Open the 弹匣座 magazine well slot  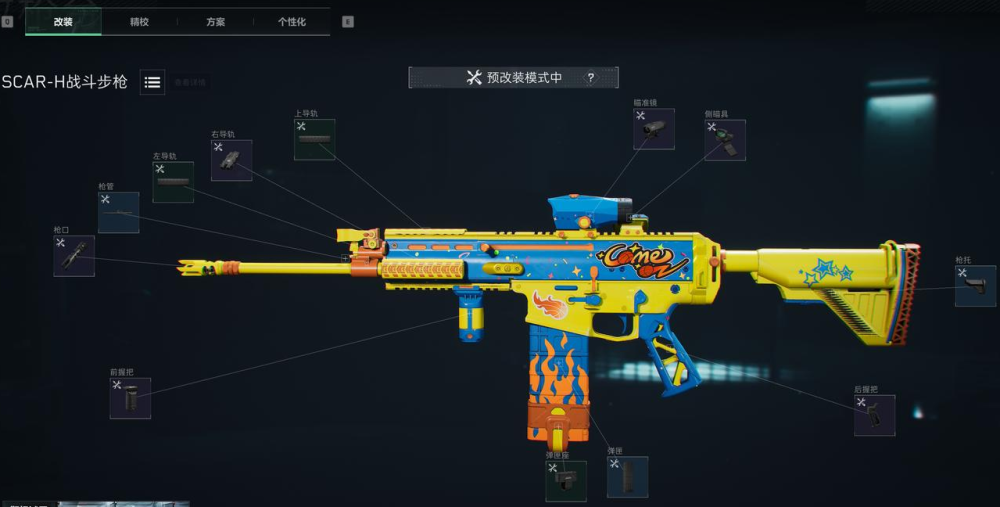(565, 481)
